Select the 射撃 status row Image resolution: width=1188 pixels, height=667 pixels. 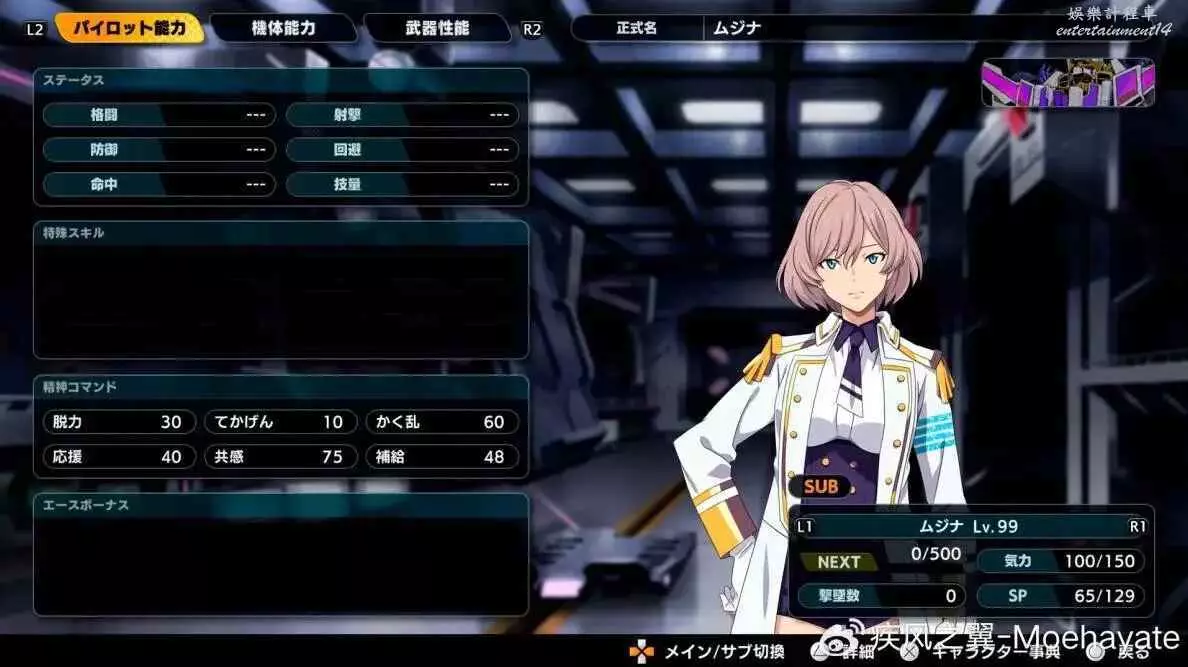click(402, 115)
